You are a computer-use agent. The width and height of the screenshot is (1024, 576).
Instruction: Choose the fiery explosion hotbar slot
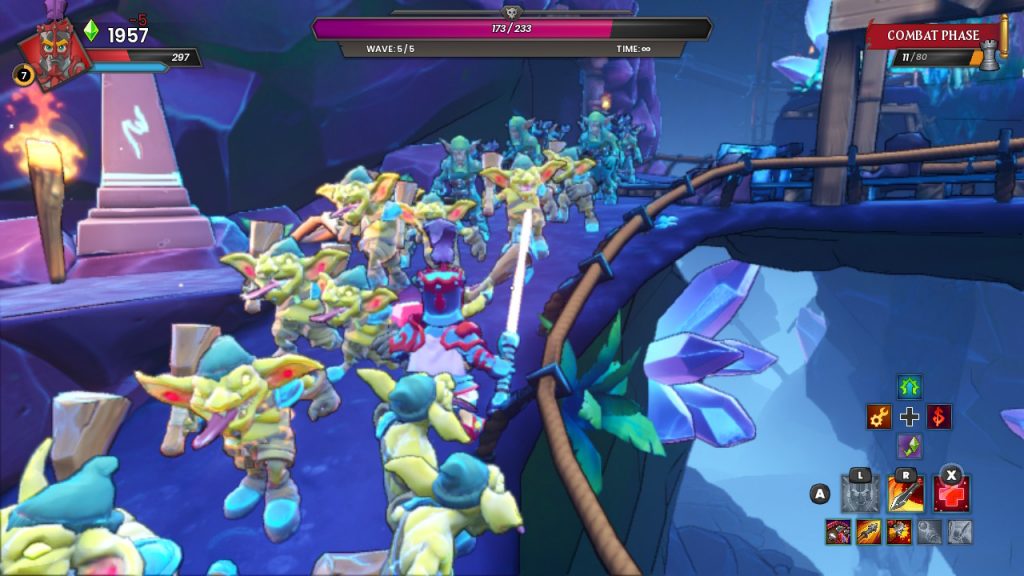coord(898,532)
